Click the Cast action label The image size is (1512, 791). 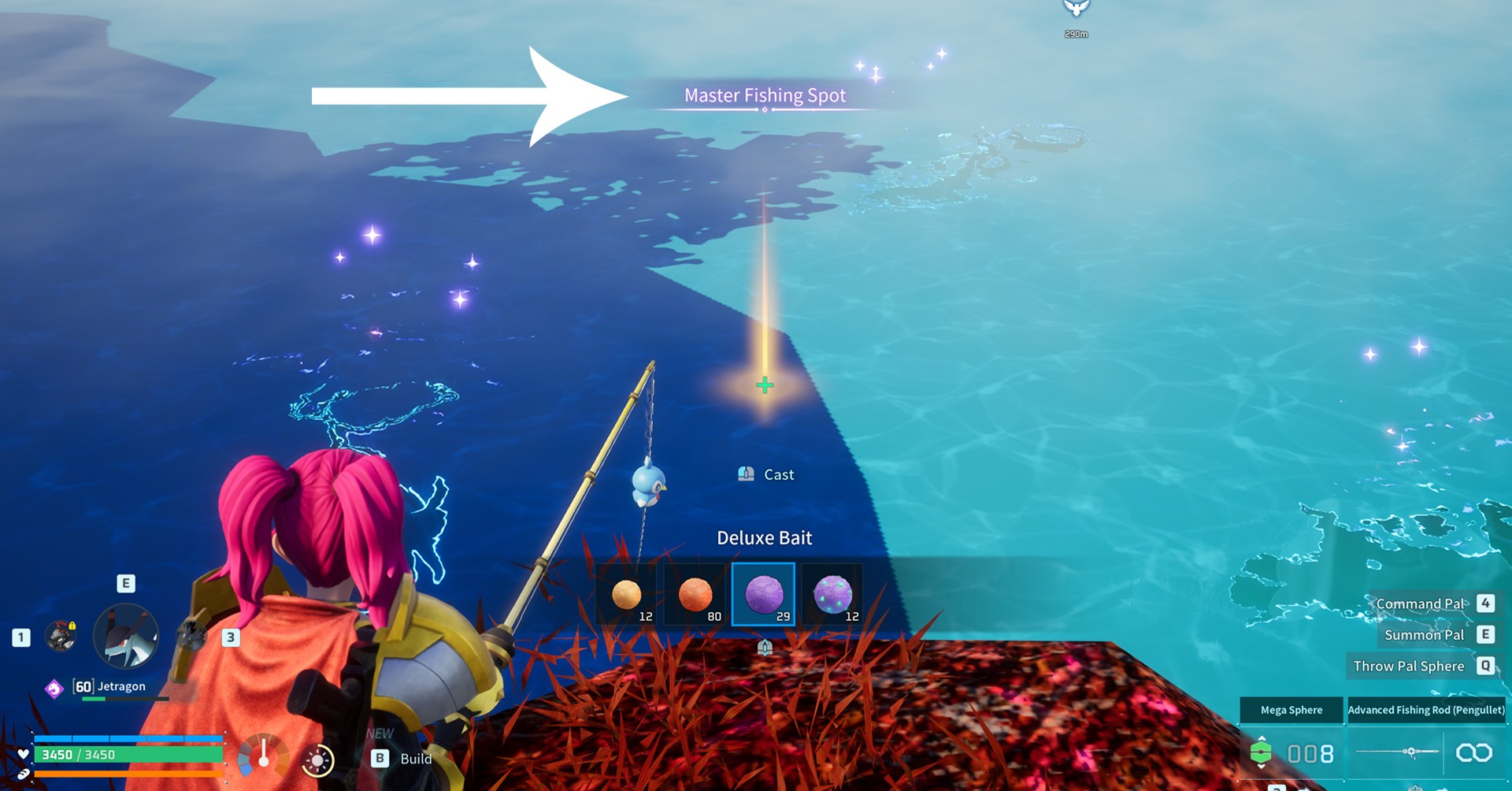coord(778,475)
